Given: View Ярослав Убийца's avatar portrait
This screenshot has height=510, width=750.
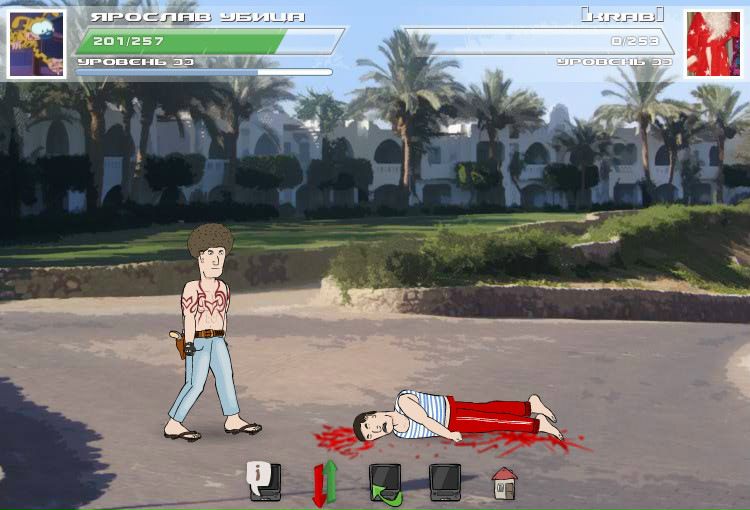Looking at the screenshot, I should [x=37, y=44].
